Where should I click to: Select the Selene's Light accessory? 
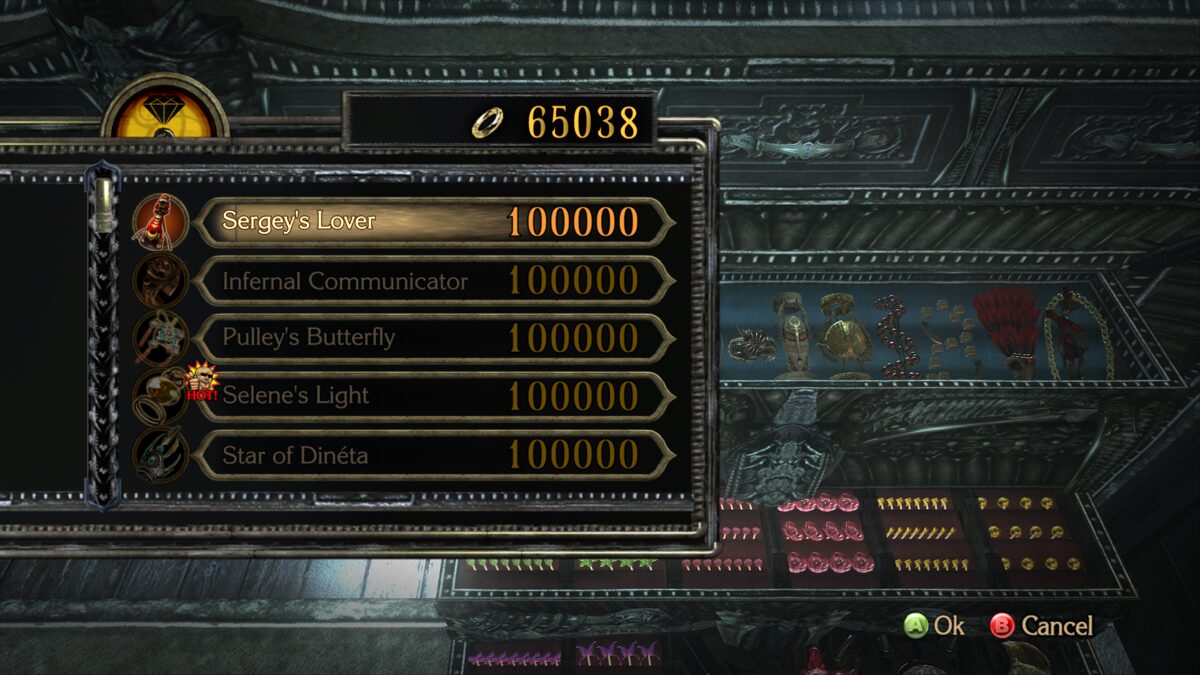(432, 396)
